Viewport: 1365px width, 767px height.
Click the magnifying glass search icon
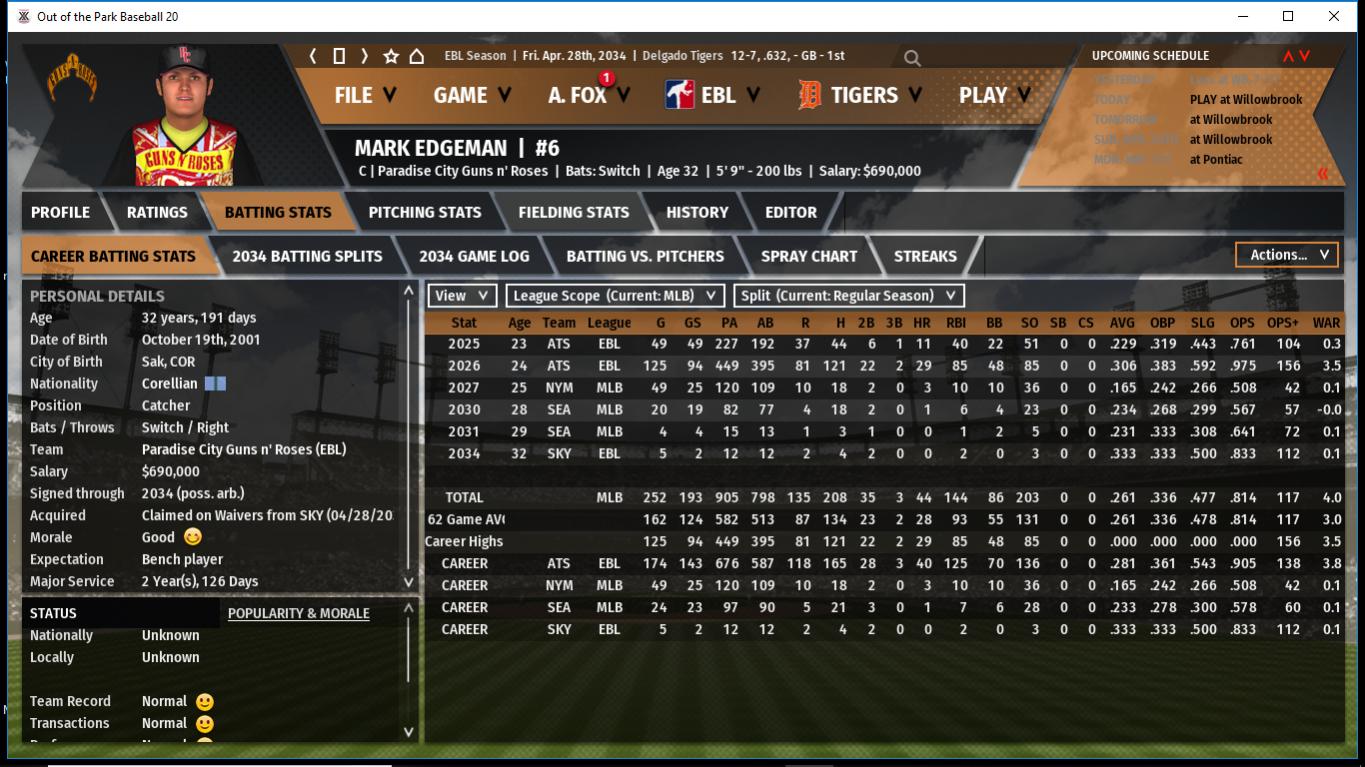point(912,58)
